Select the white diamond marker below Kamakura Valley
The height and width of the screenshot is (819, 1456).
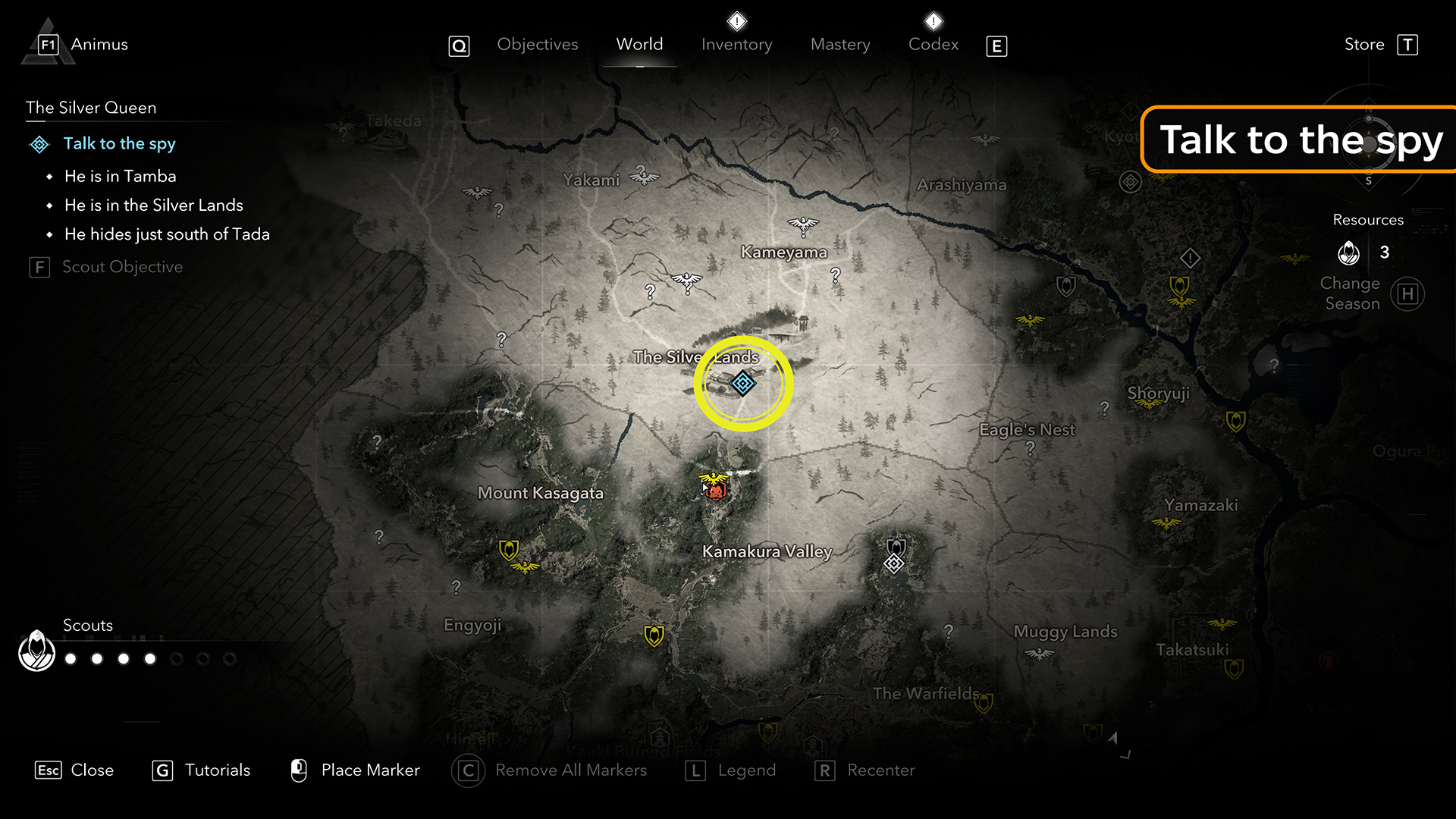894,563
